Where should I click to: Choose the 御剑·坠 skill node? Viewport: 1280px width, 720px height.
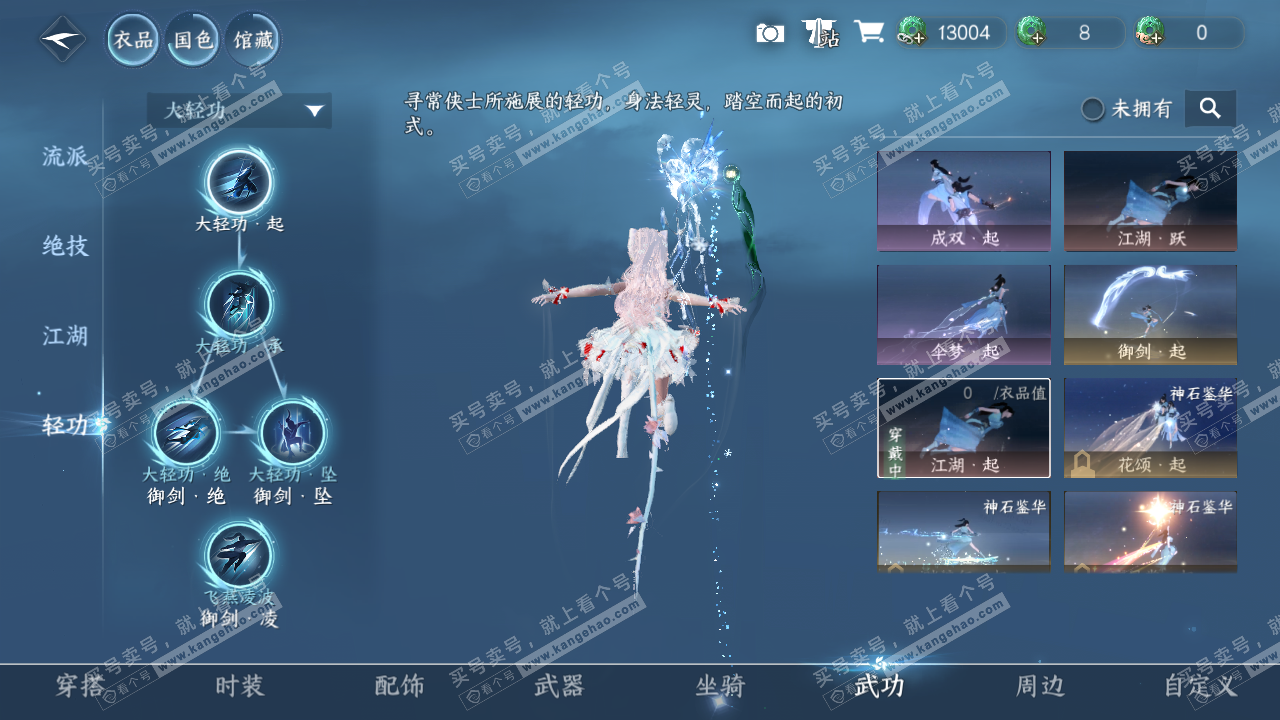tap(292, 434)
